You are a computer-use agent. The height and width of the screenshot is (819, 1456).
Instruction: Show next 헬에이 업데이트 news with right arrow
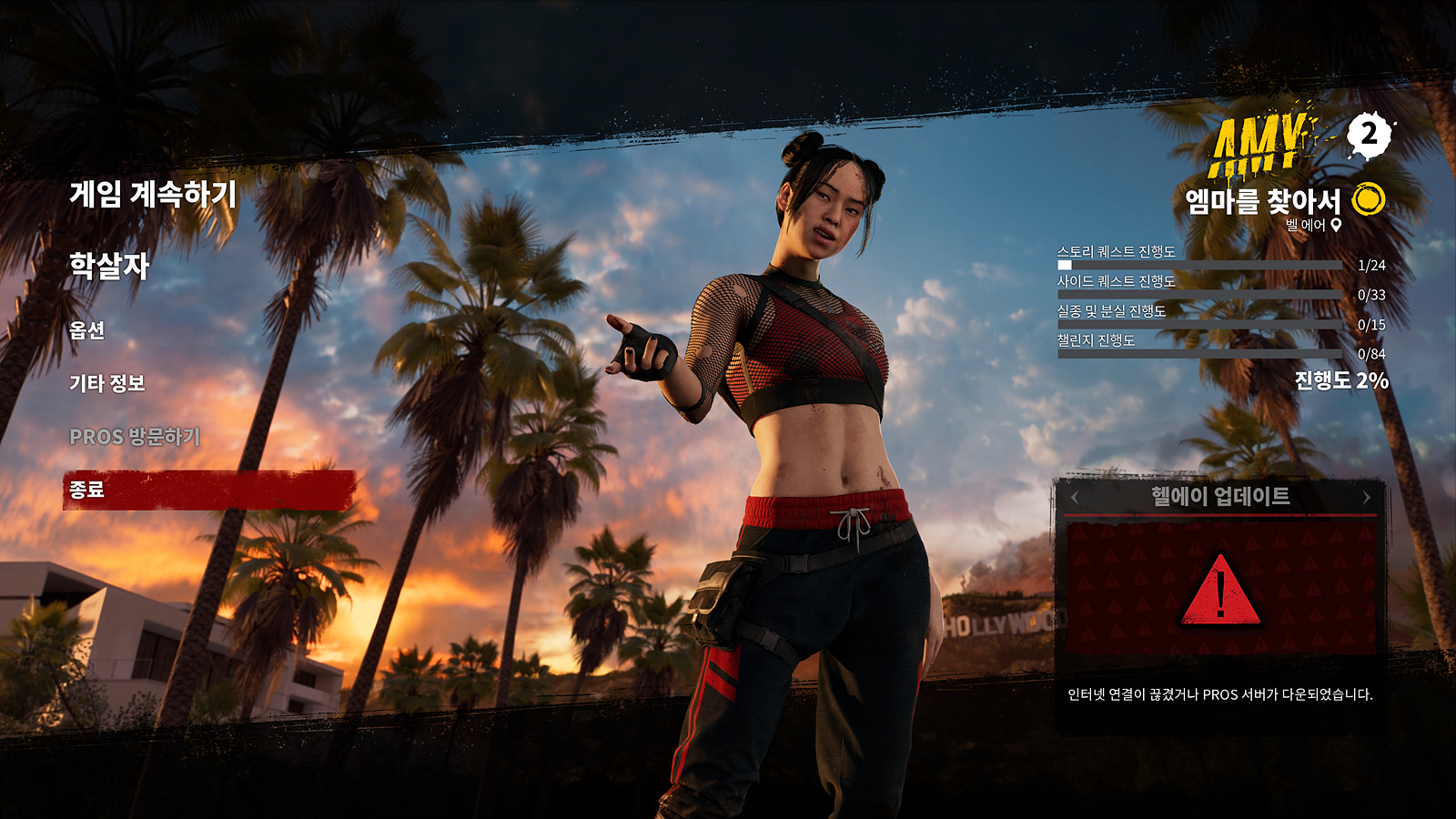1366,497
